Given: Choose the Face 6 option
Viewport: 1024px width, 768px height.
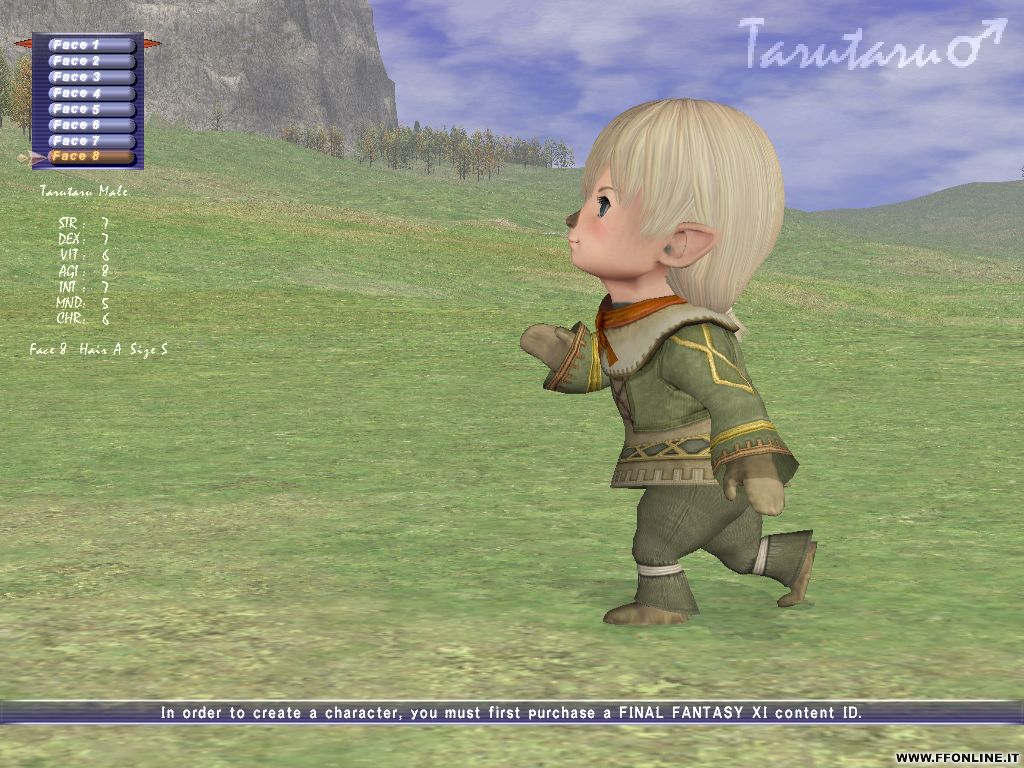Looking at the screenshot, I should [x=90, y=125].
